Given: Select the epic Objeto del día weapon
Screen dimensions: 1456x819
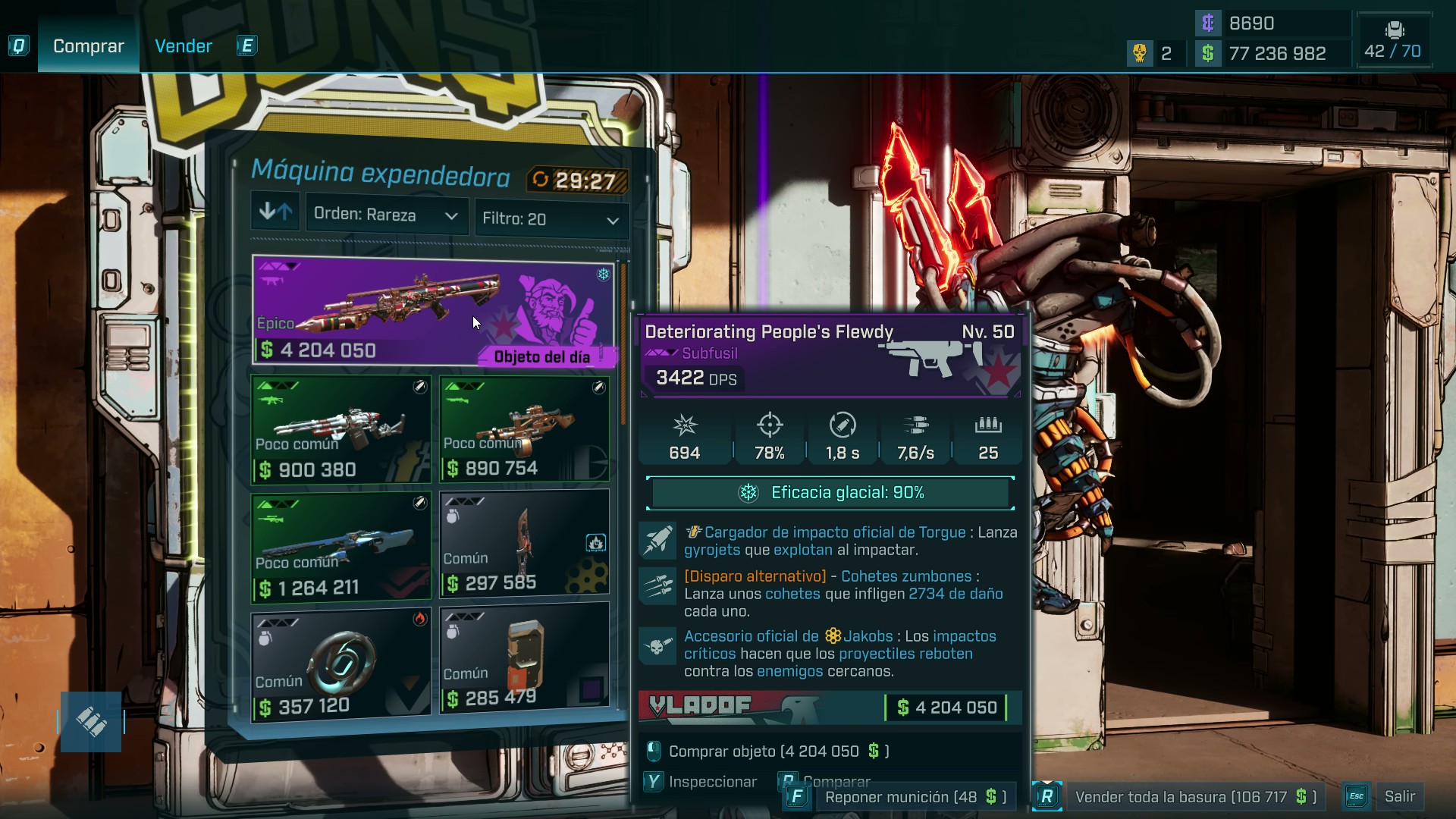Looking at the screenshot, I should point(432,310).
